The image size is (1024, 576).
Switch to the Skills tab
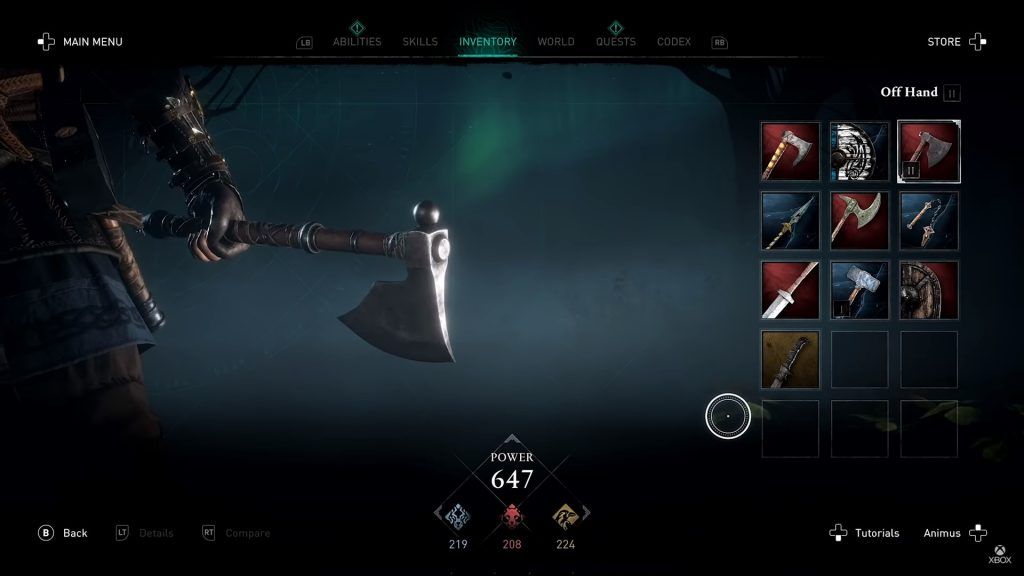[420, 42]
